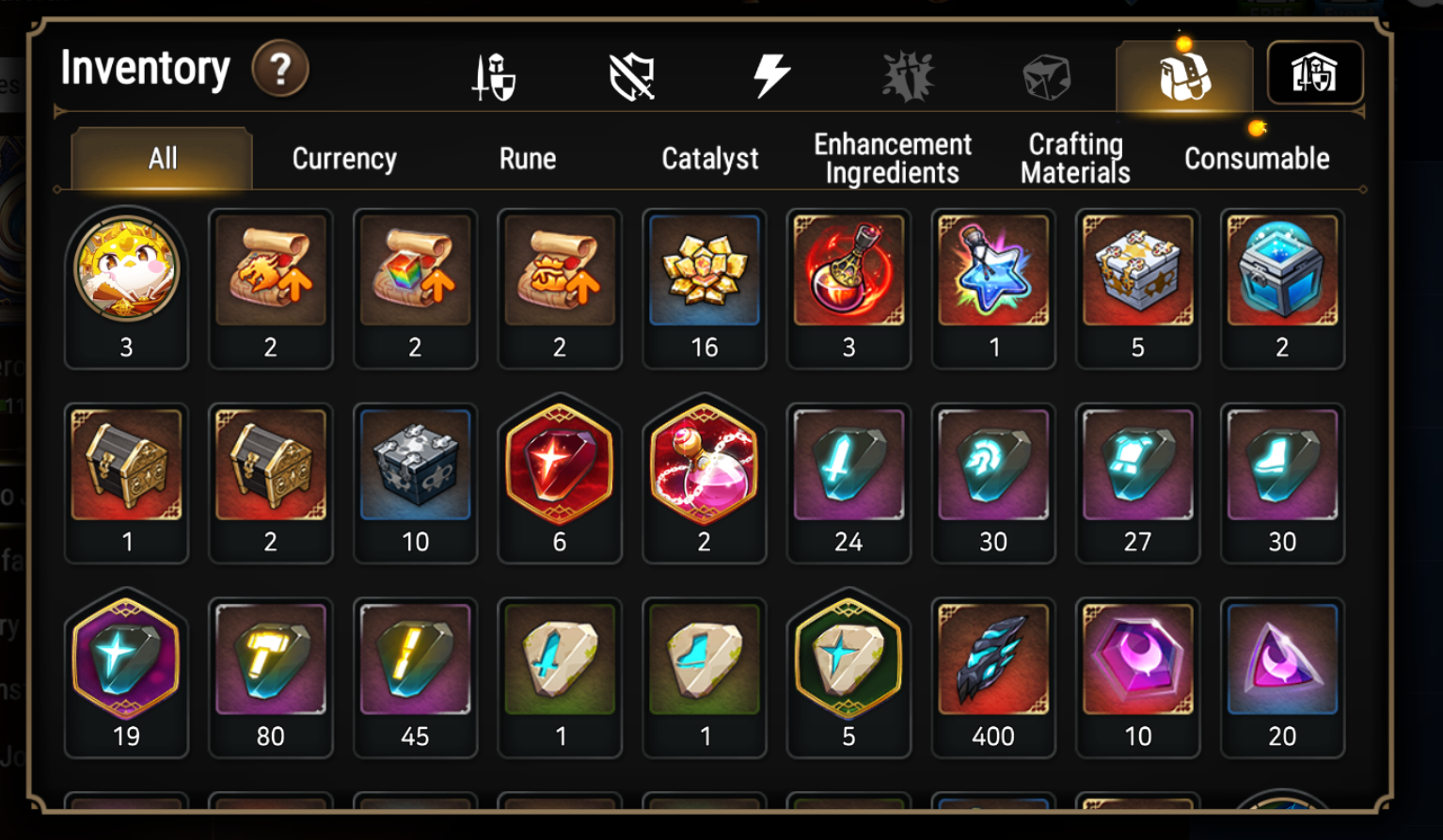View the Enhancement Ingredients category

890,157
